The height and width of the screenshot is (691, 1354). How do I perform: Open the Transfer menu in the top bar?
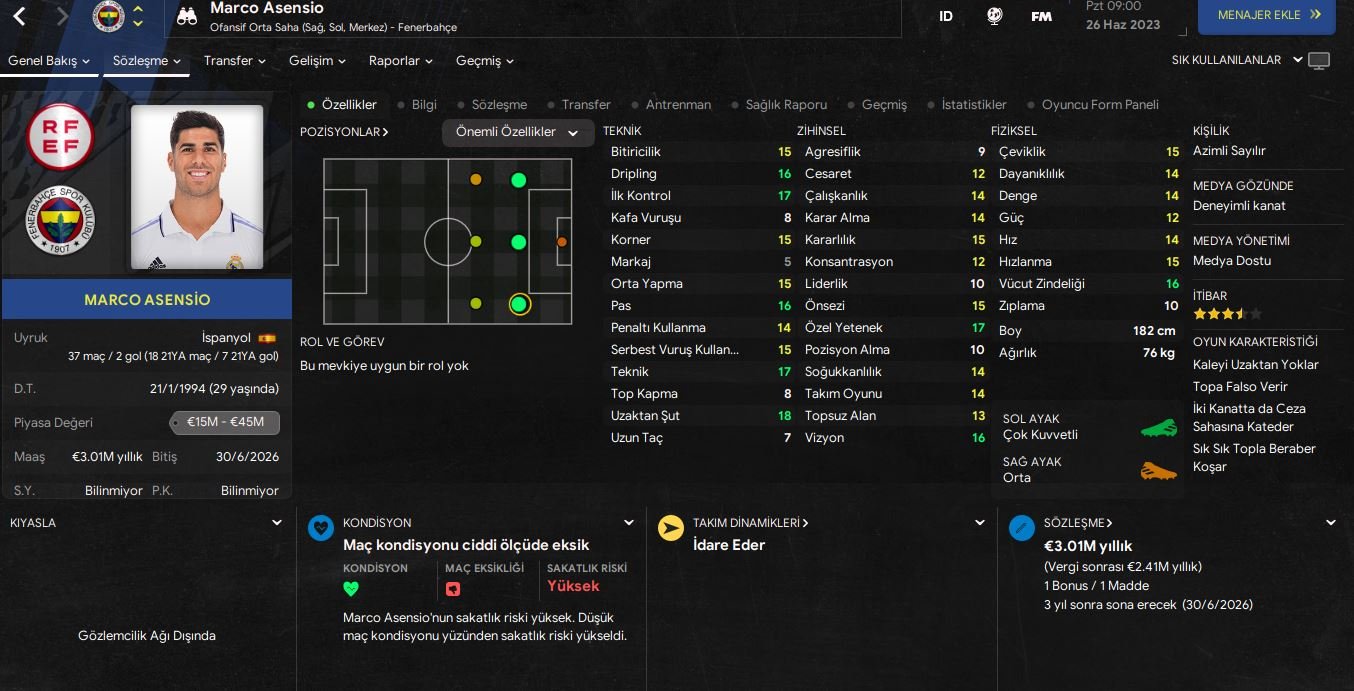(234, 61)
